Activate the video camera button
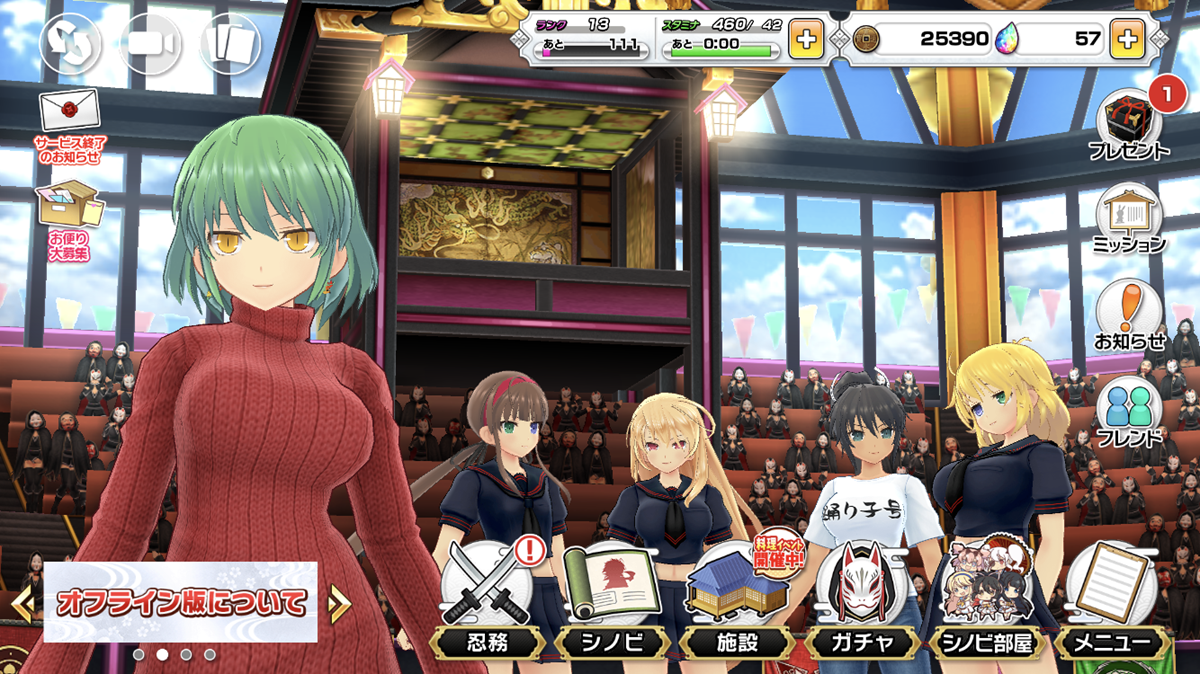This screenshot has height=674, width=1200. pos(150,44)
